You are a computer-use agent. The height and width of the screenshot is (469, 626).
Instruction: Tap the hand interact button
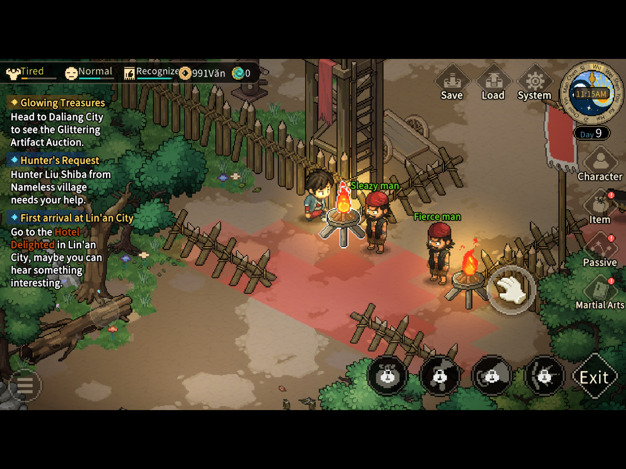pos(511,289)
